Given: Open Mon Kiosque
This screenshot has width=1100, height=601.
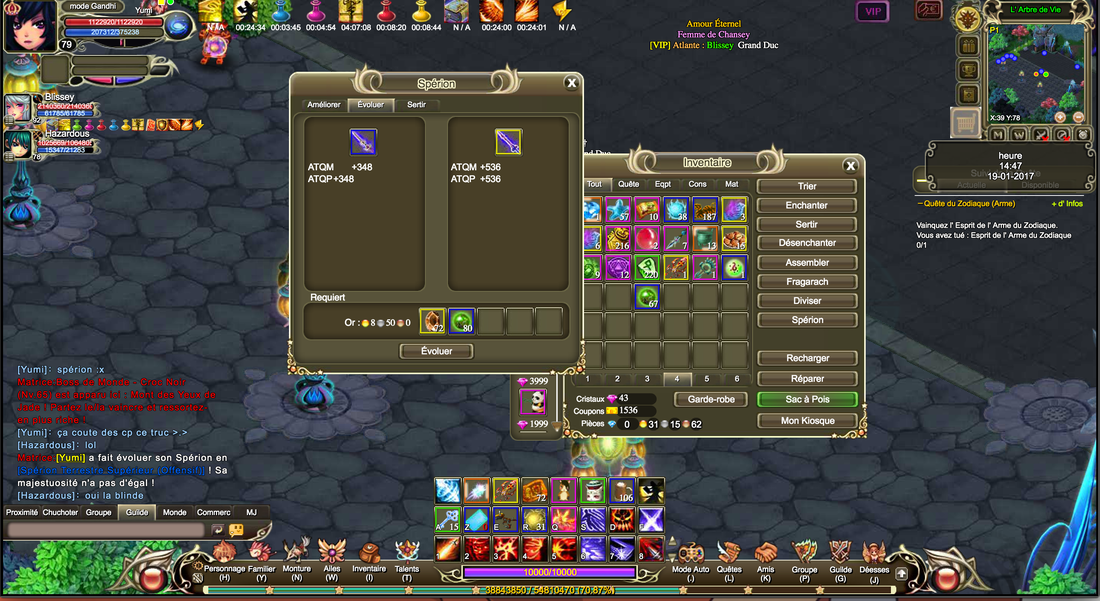Looking at the screenshot, I should click(x=806, y=421).
